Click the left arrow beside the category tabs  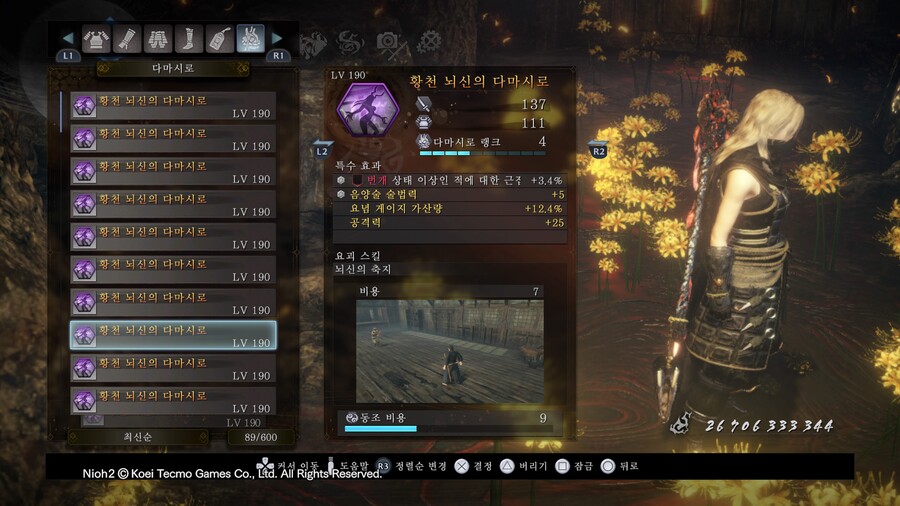[x=68, y=39]
